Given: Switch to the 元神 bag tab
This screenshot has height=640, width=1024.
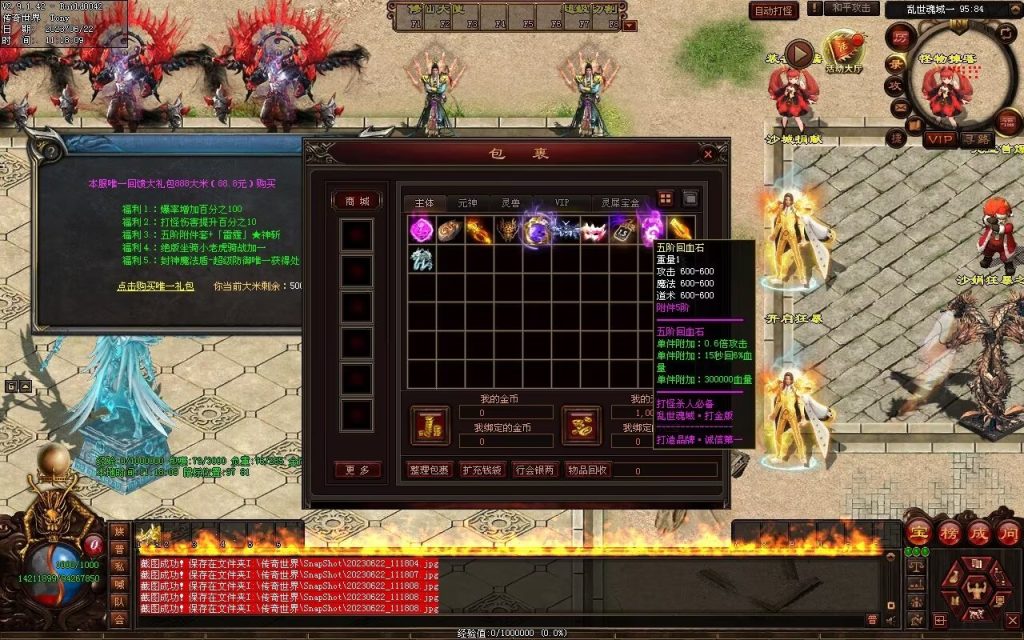Looking at the screenshot, I should (x=468, y=203).
